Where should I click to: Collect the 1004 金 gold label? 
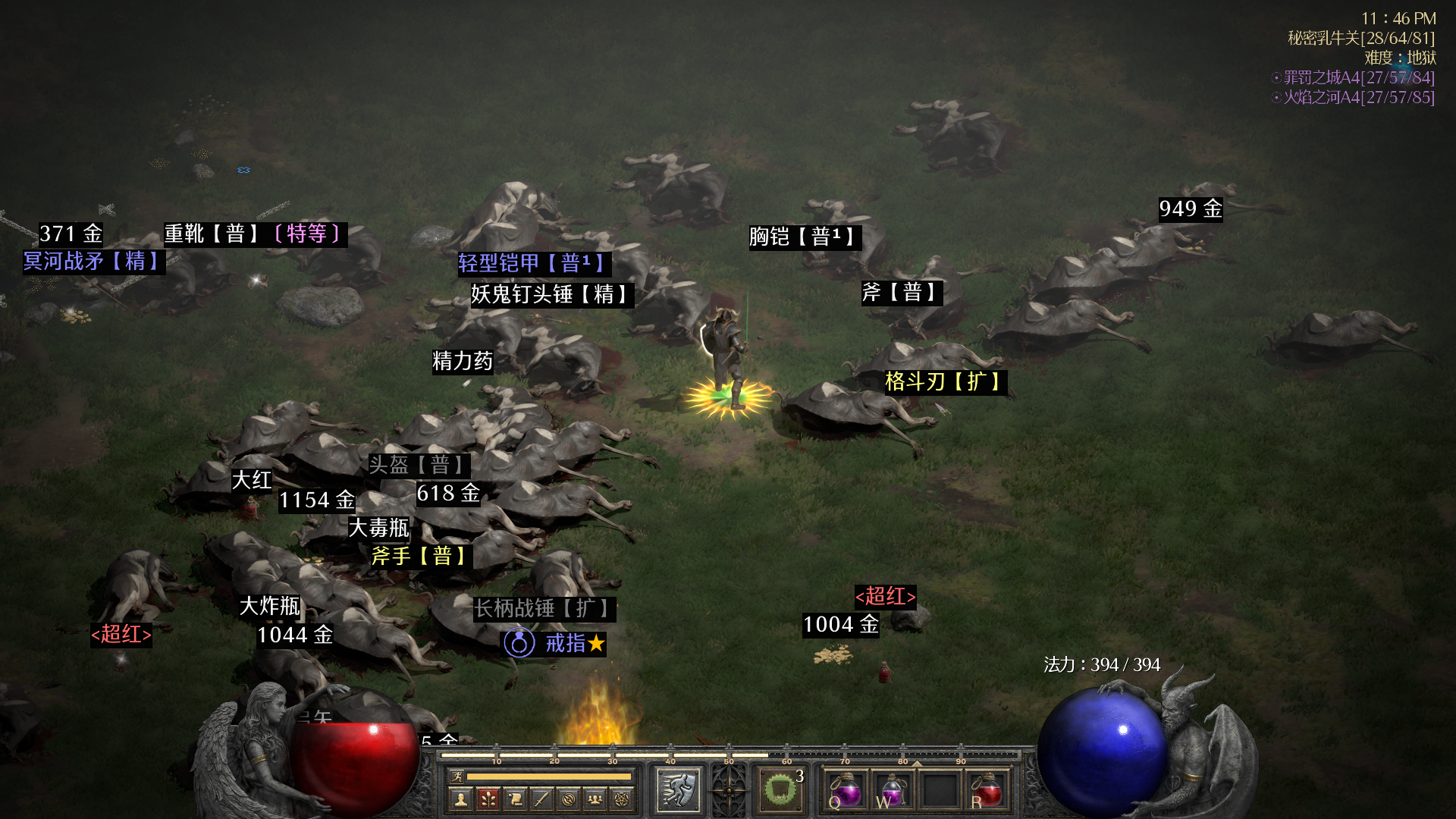pos(840,625)
